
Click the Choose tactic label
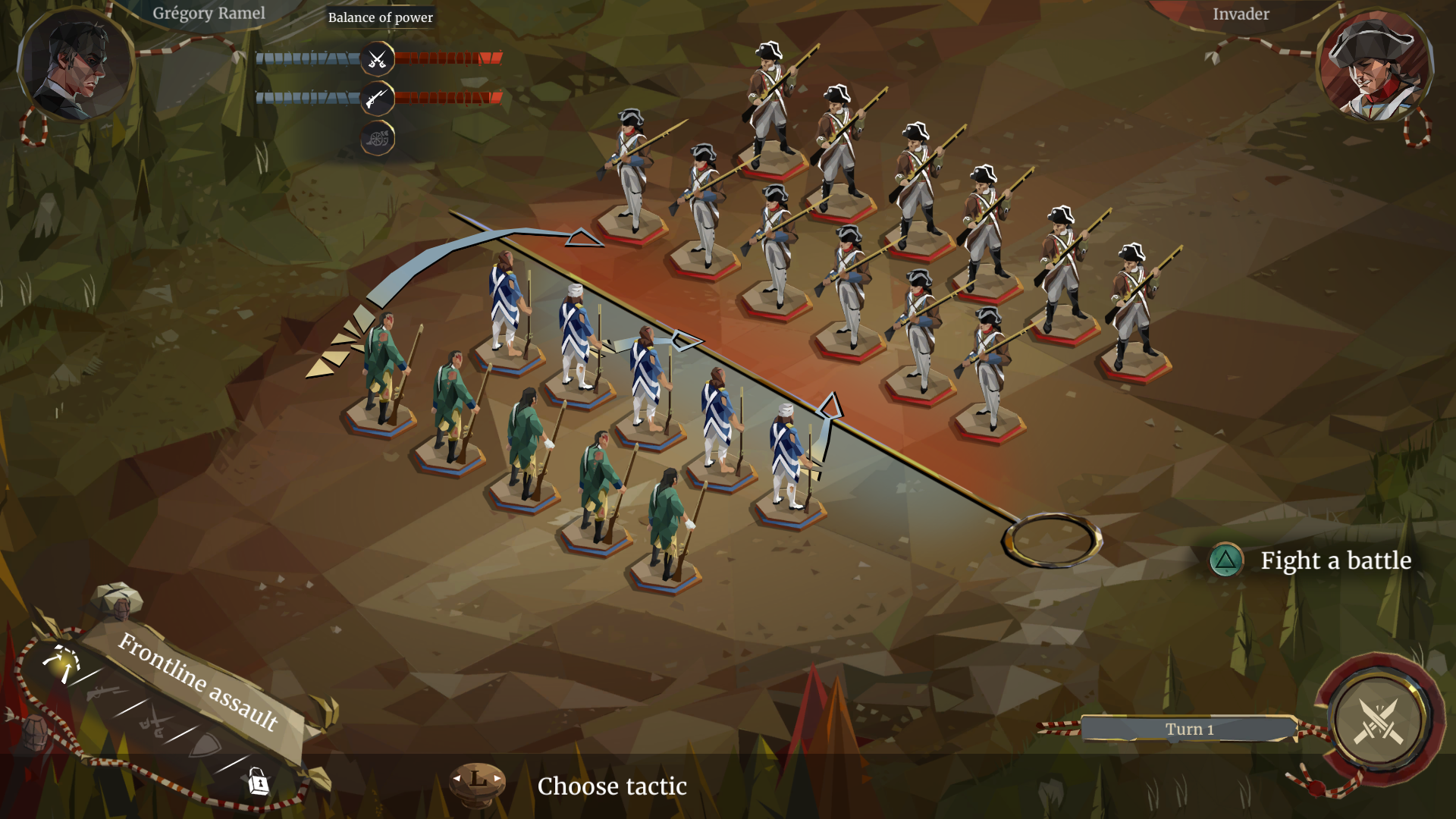(611, 786)
